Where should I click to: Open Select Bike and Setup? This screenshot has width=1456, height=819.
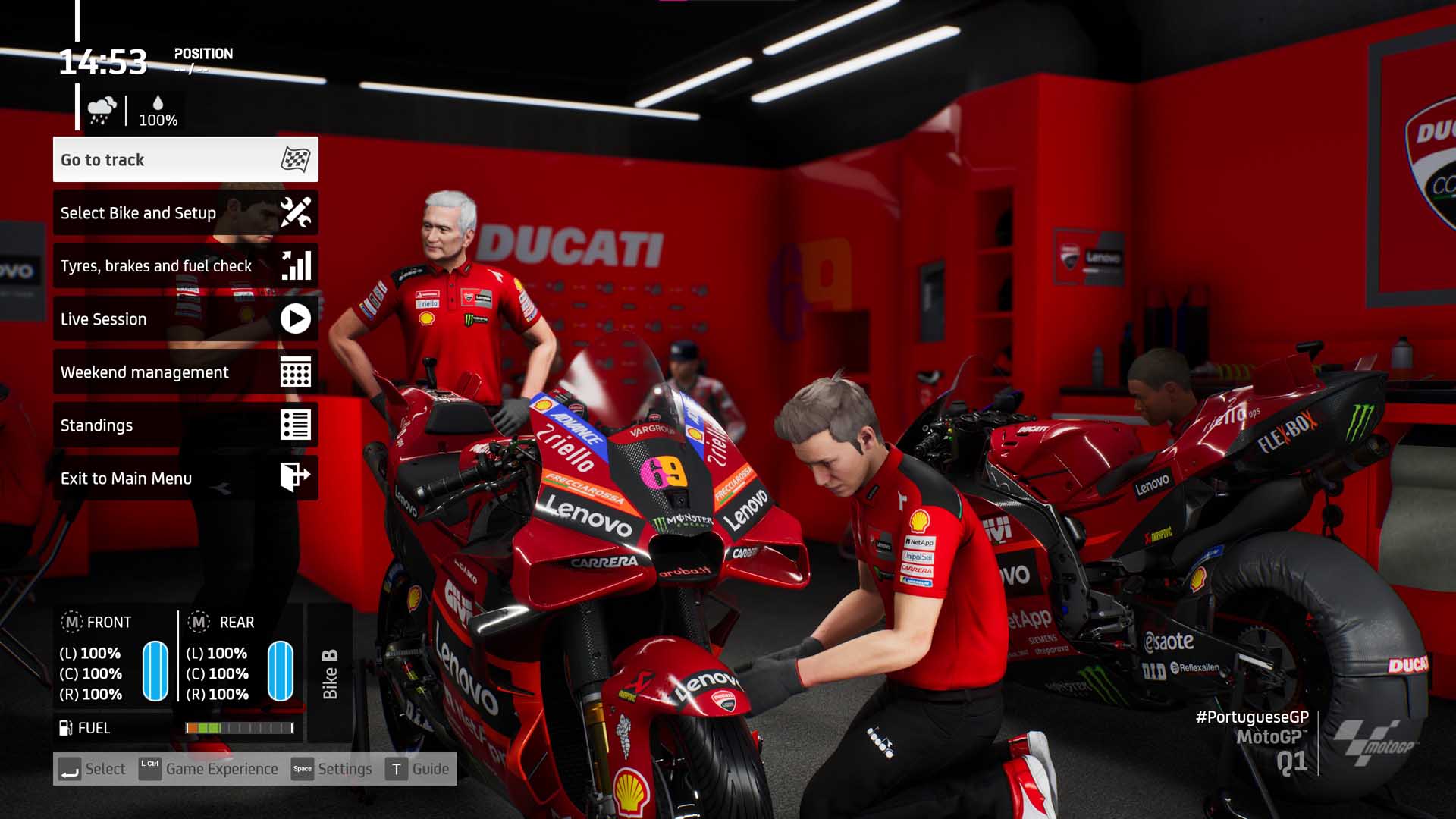[185, 213]
